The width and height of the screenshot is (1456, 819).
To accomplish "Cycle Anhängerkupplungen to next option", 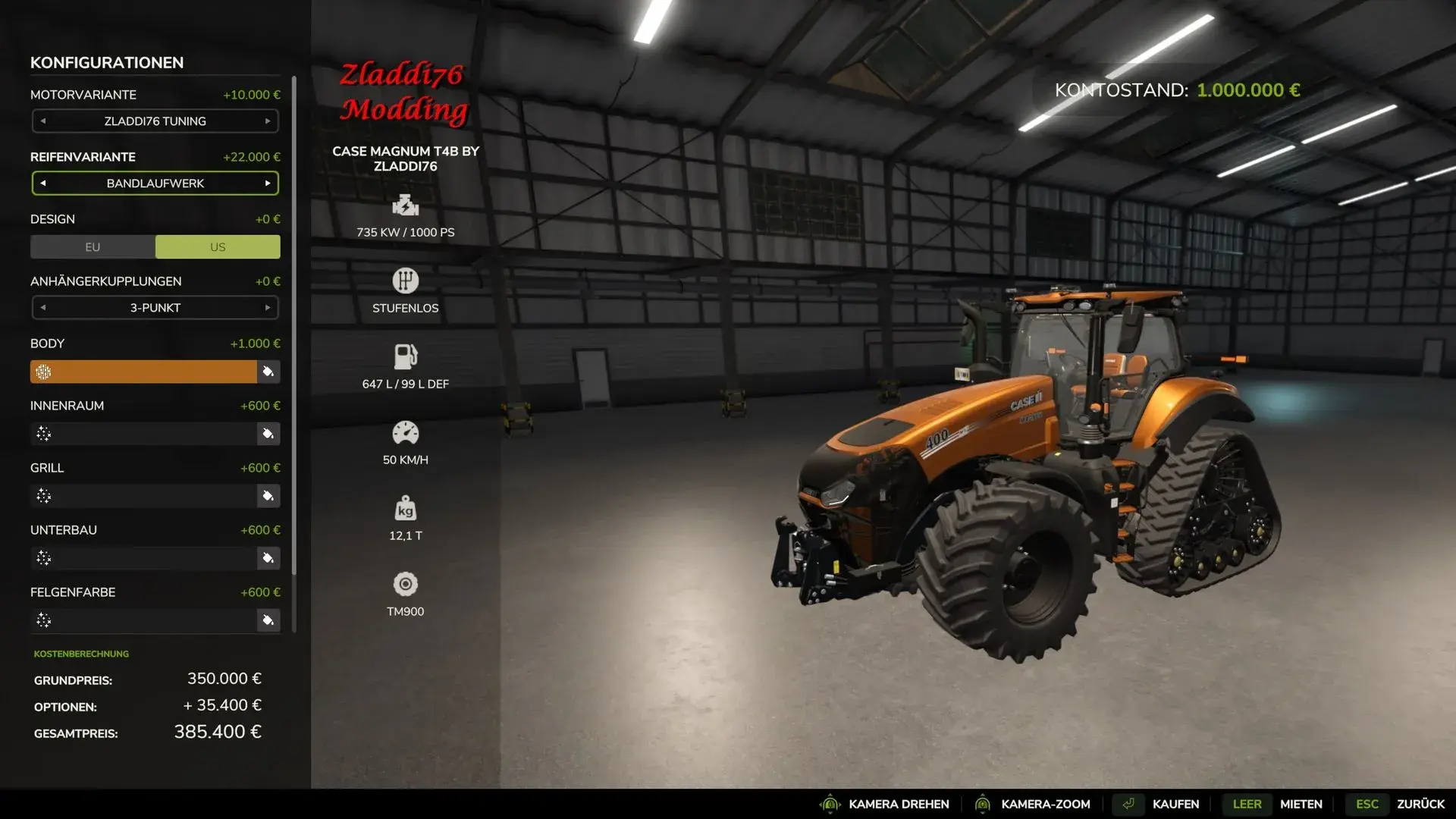I will click(x=268, y=308).
